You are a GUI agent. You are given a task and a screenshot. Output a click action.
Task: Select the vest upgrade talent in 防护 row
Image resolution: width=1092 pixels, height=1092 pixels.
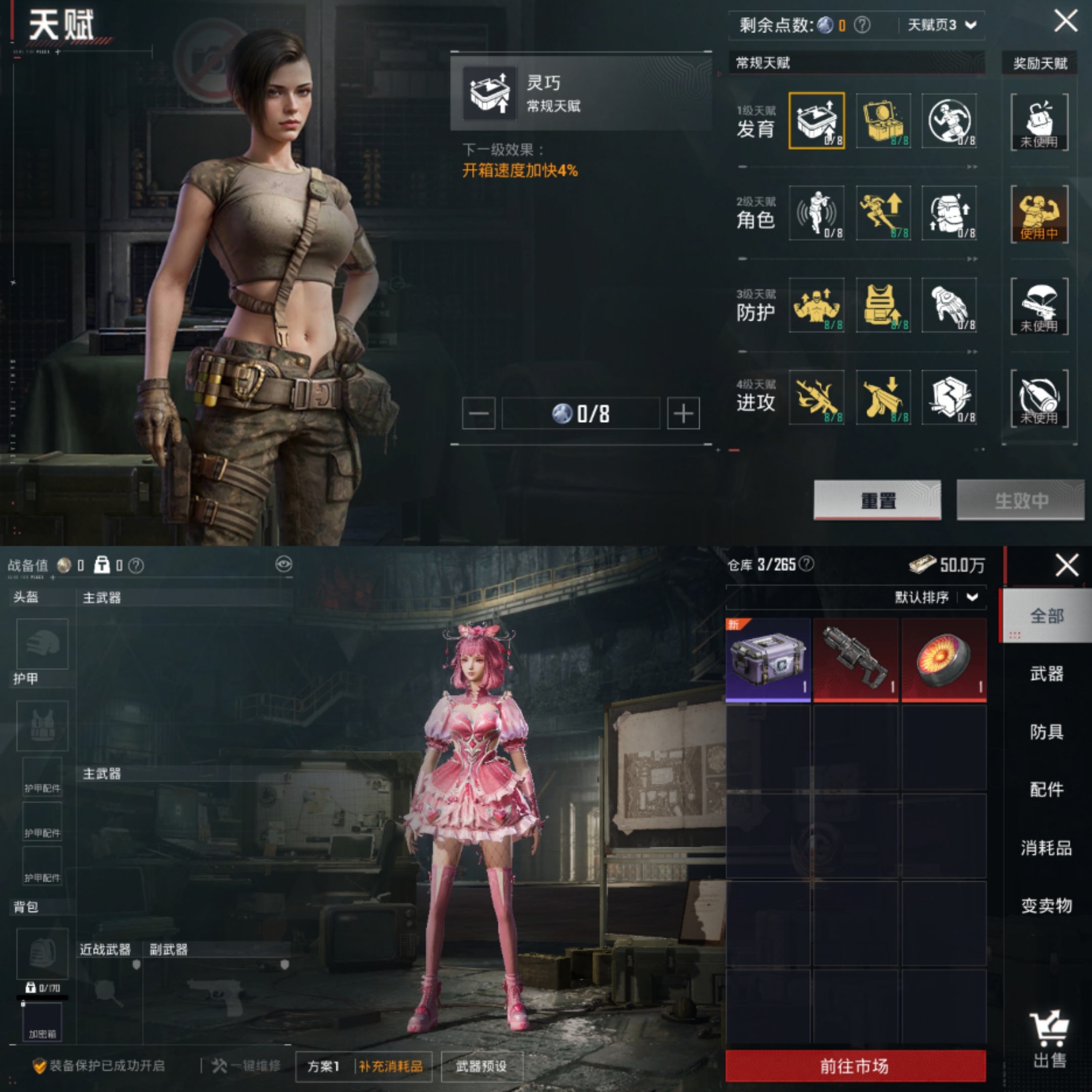click(x=883, y=305)
